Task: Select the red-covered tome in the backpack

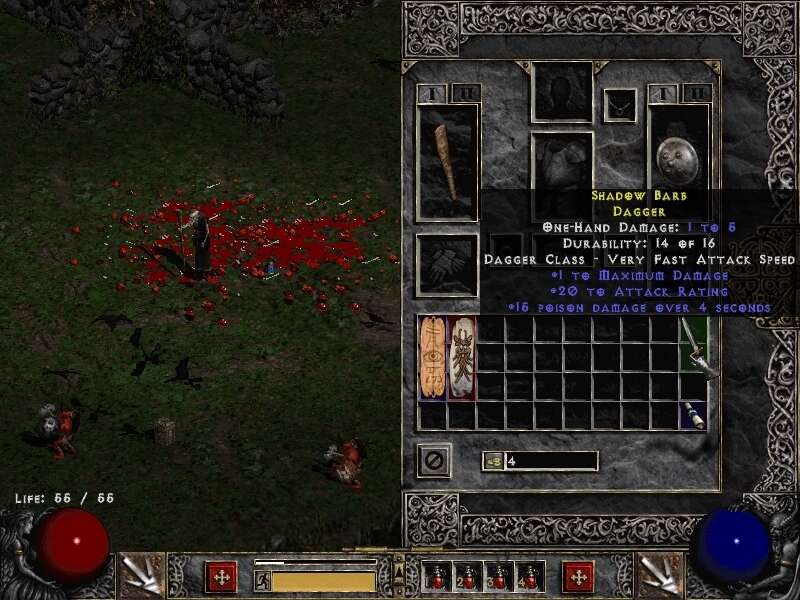Action: [x=462, y=358]
